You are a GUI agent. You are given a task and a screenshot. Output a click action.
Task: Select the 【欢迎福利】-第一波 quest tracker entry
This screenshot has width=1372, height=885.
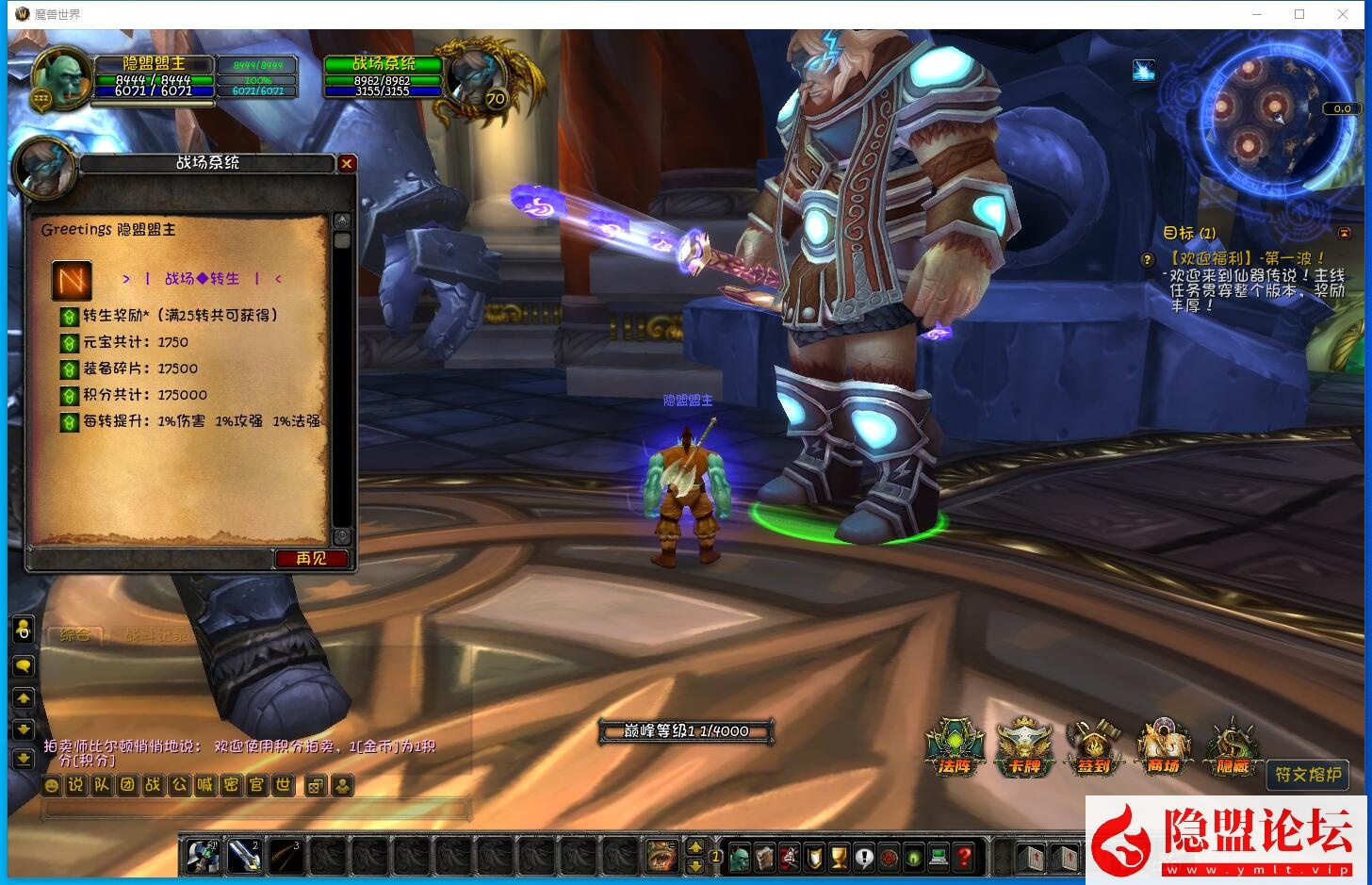point(1247,258)
